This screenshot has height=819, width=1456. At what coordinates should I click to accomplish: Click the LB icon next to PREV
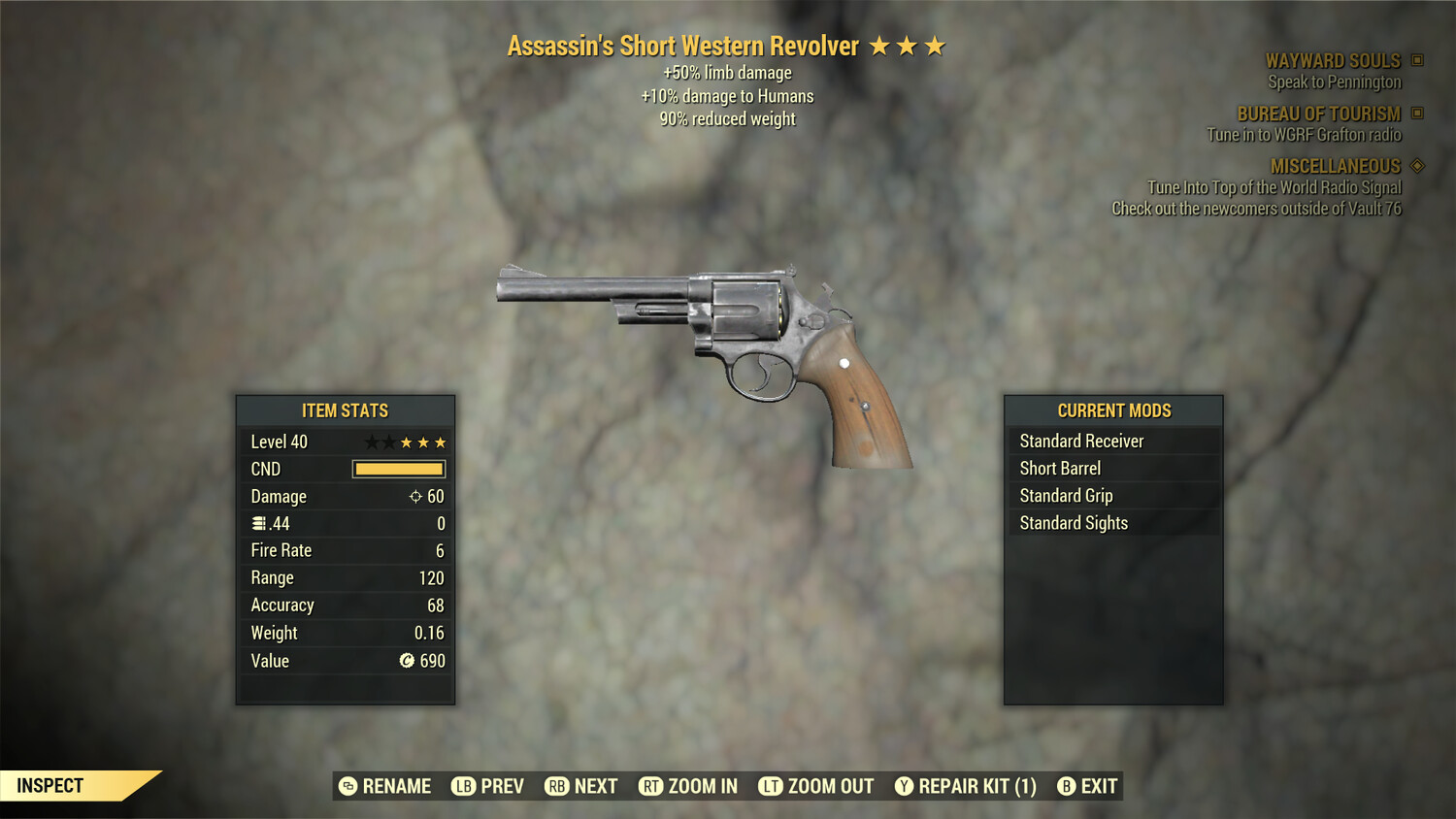(x=464, y=786)
